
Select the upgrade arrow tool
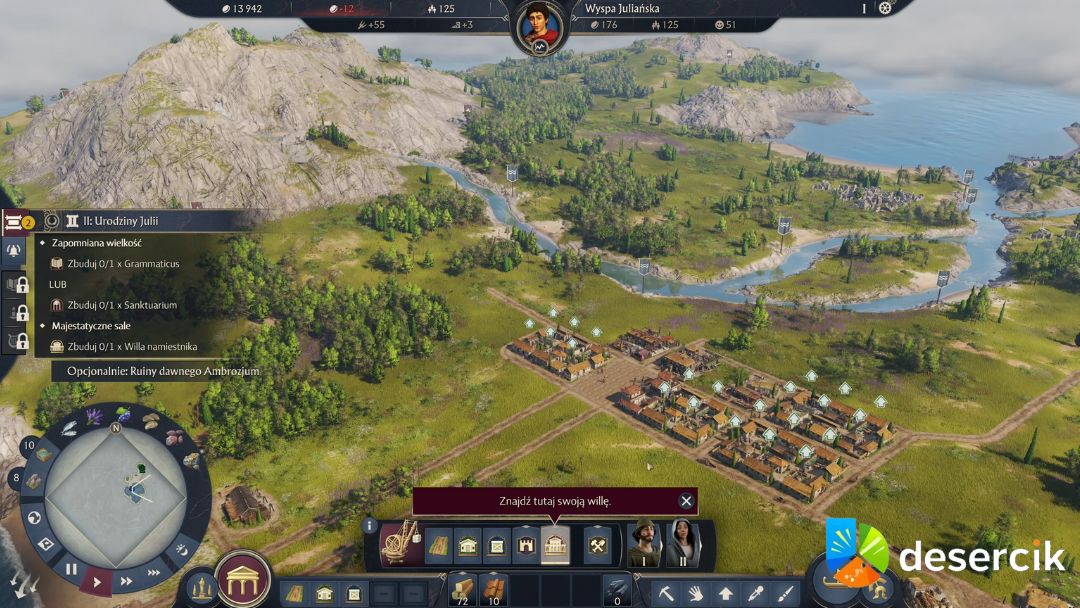coord(726,593)
